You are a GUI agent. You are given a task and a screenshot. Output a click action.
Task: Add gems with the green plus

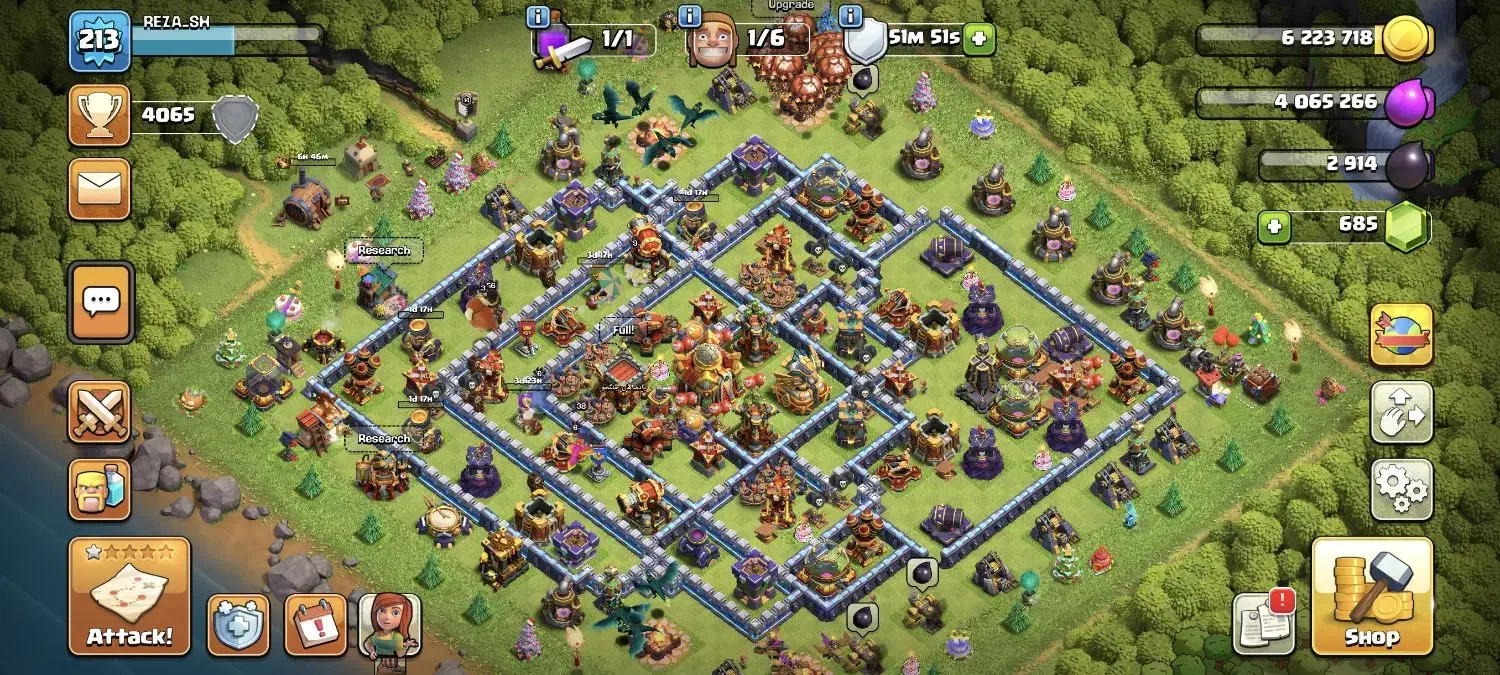1273,227
